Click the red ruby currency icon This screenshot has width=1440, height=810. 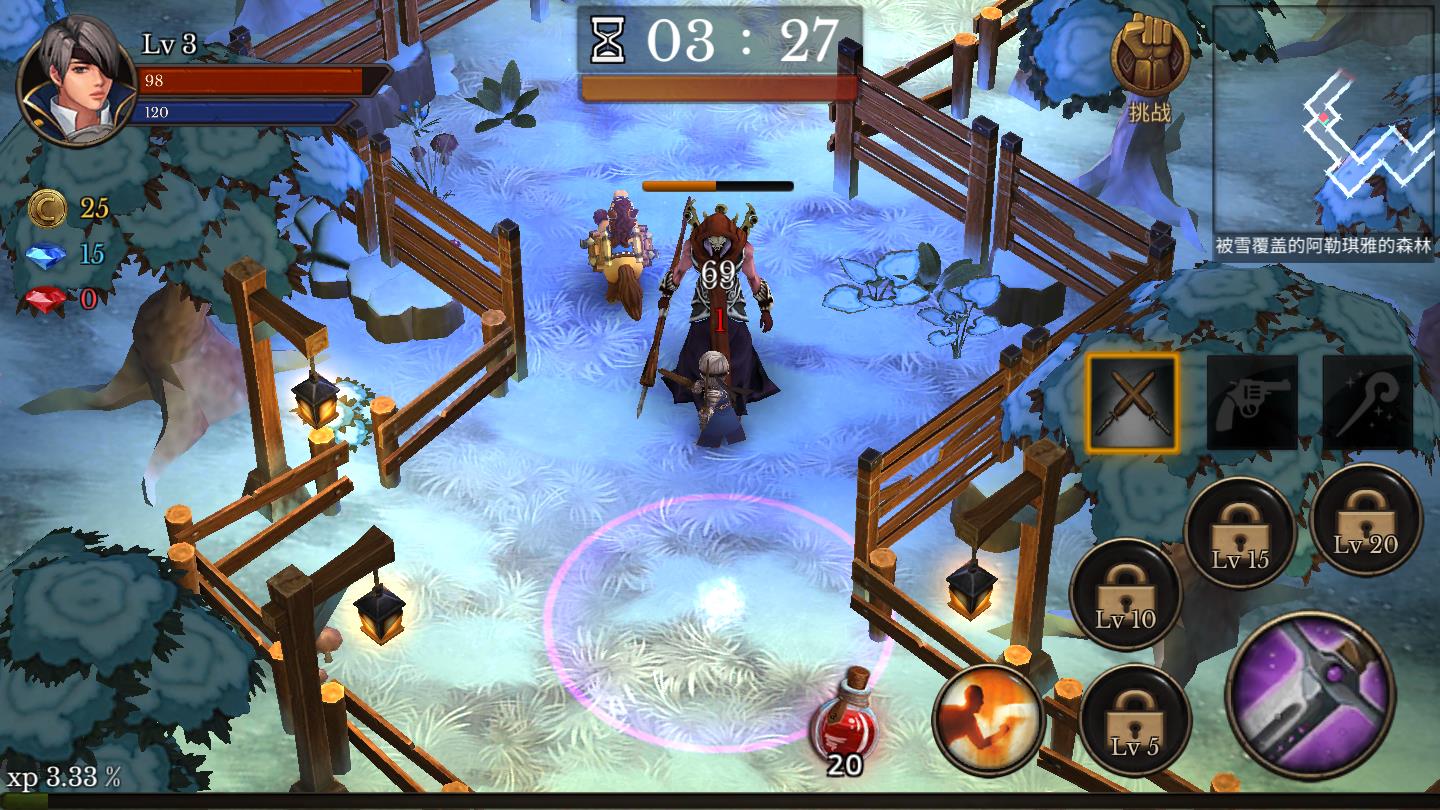[47, 298]
